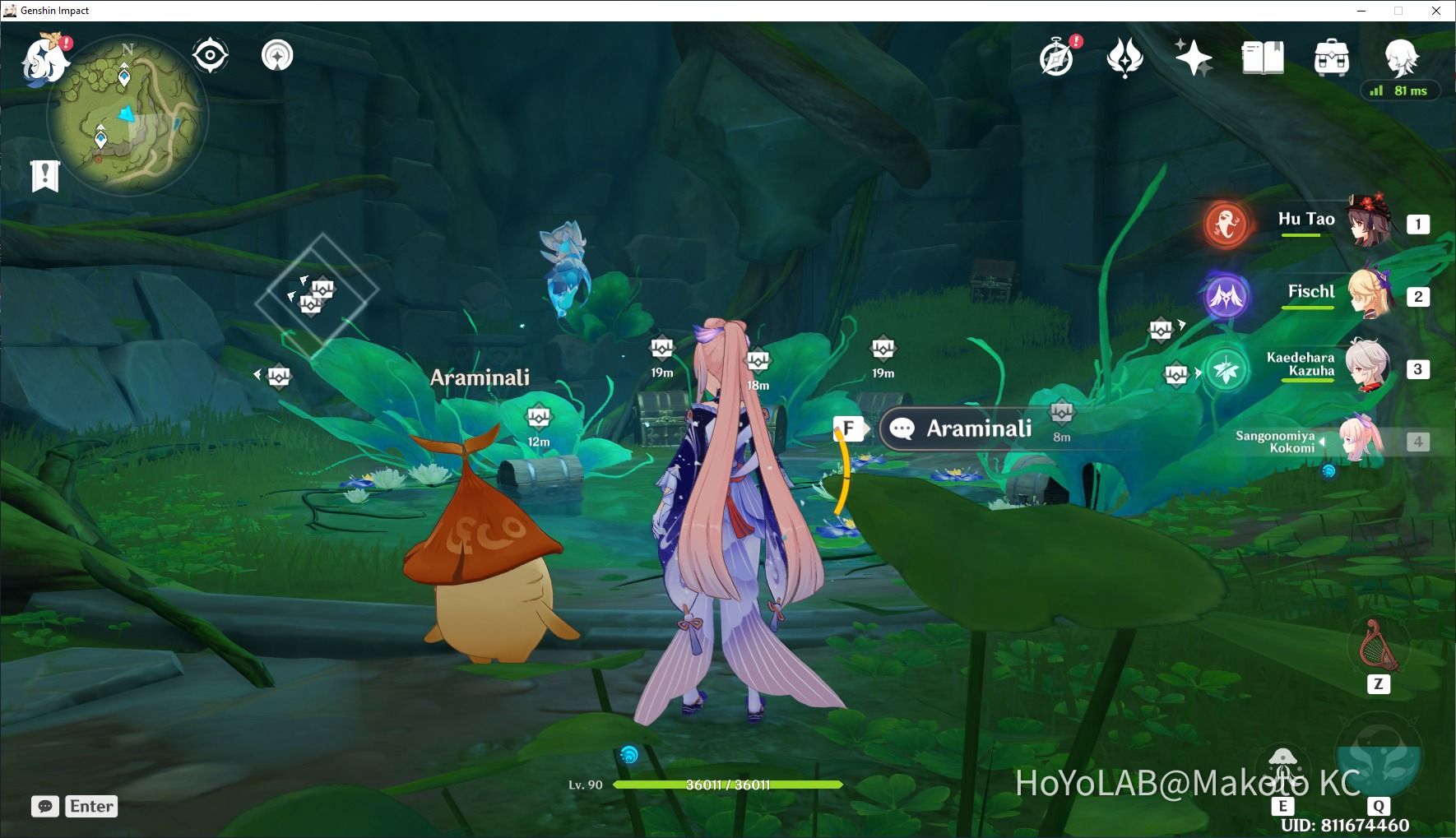Play the Windsong Lyre gadget
Image resolution: width=1456 pixels, height=838 pixels.
[1379, 646]
